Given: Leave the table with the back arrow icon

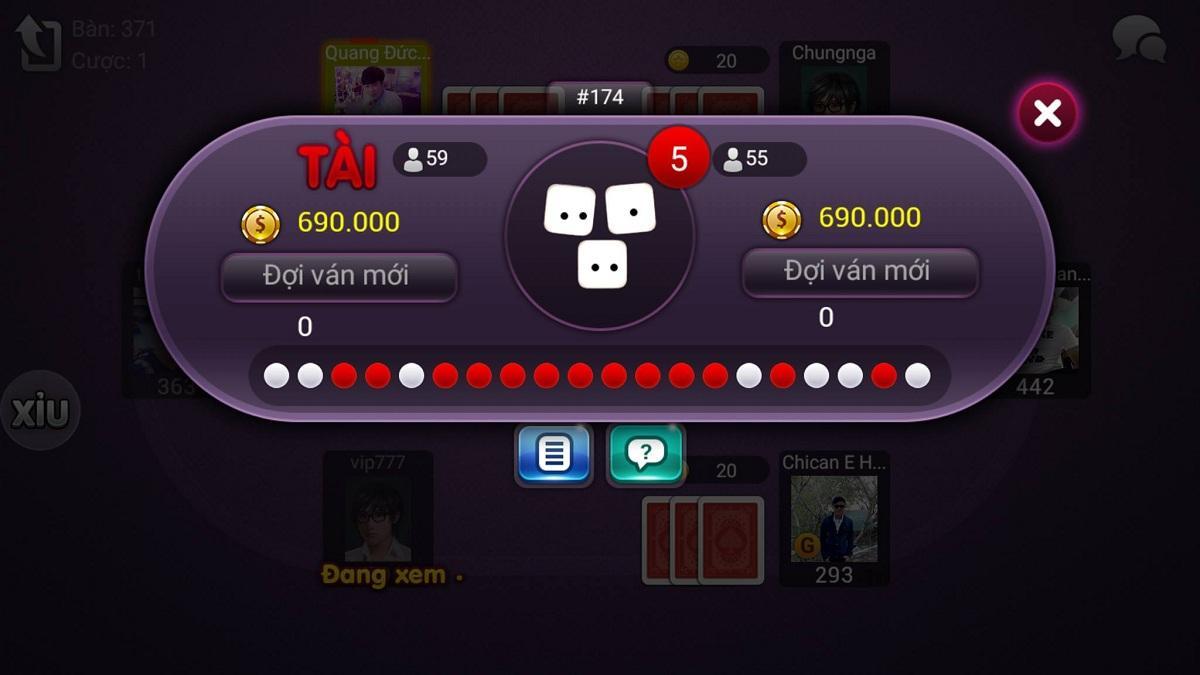Looking at the screenshot, I should pyautogui.click(x=38, y=43).
